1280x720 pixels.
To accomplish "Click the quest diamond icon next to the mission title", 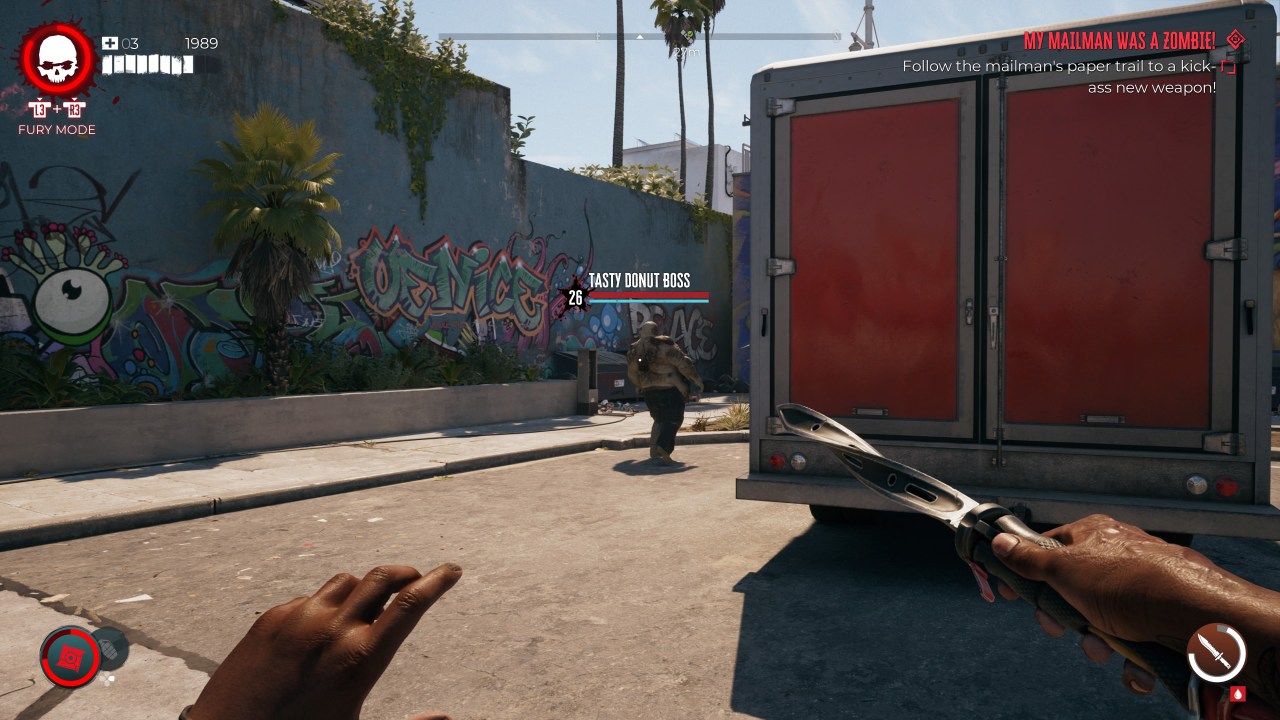I will tap(1237, 41).
